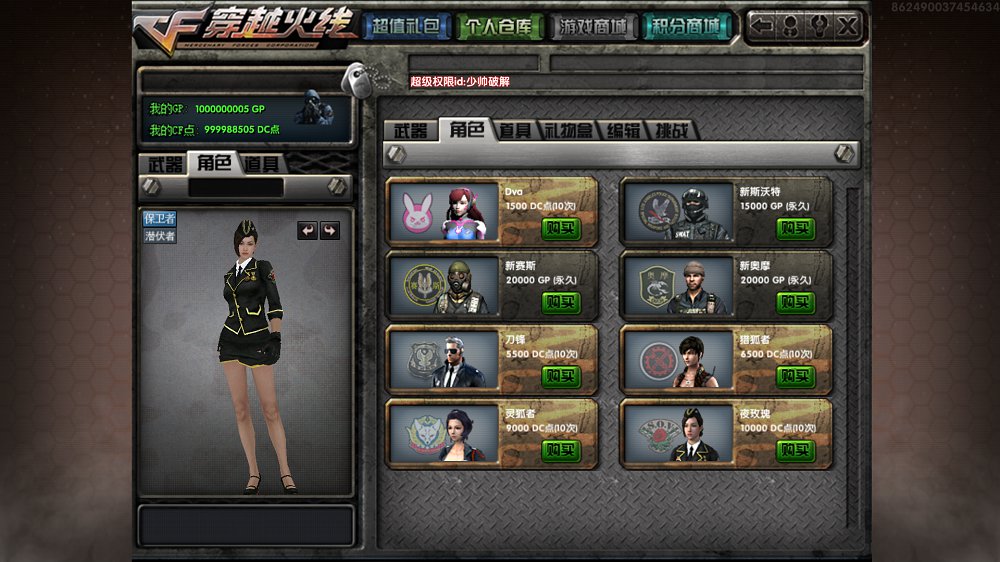Open 个人仓库 personal storage
Image resolution: width=1000 pixels, height=562 pixels.
click(x=500, y=27)
